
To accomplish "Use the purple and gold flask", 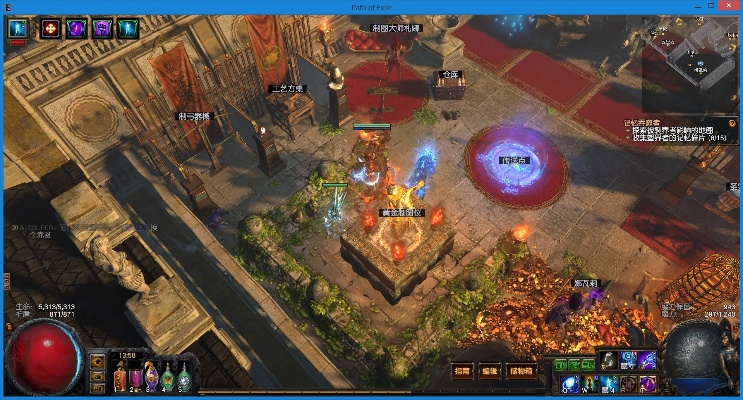I will click(152, 378).
